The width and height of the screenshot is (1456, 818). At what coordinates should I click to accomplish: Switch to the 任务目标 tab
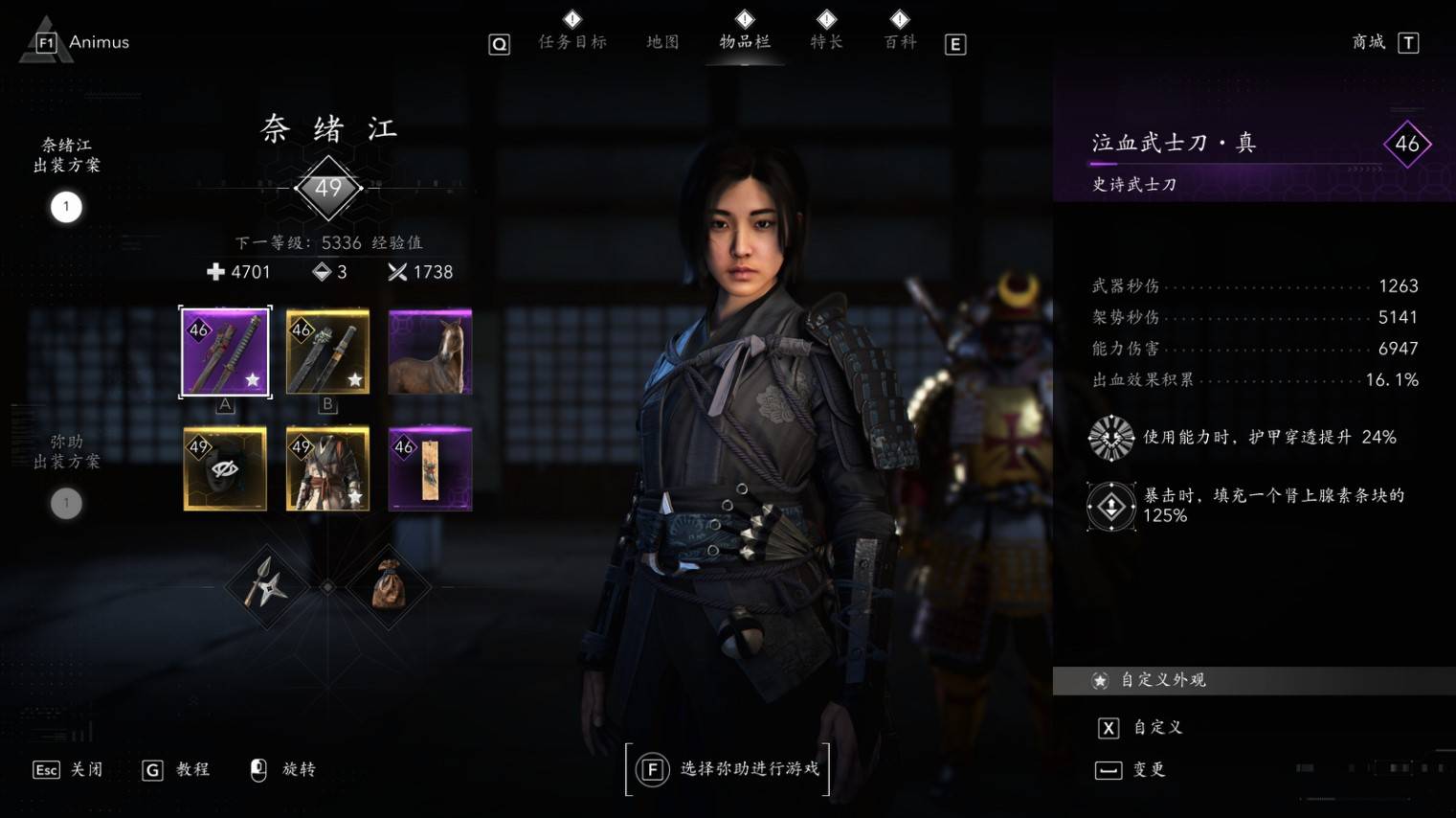(572, 41)
